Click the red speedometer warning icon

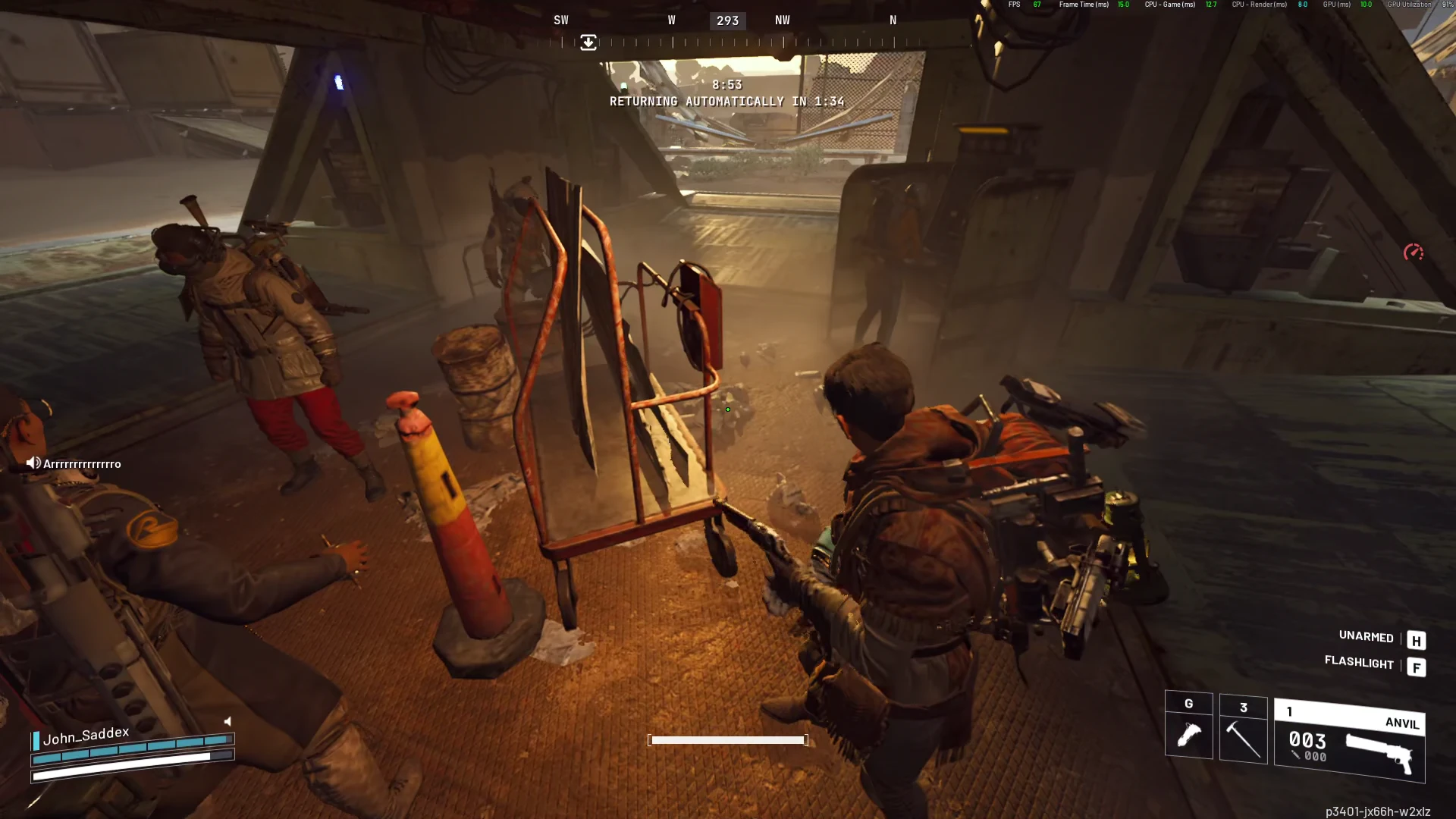(1413, 253)
